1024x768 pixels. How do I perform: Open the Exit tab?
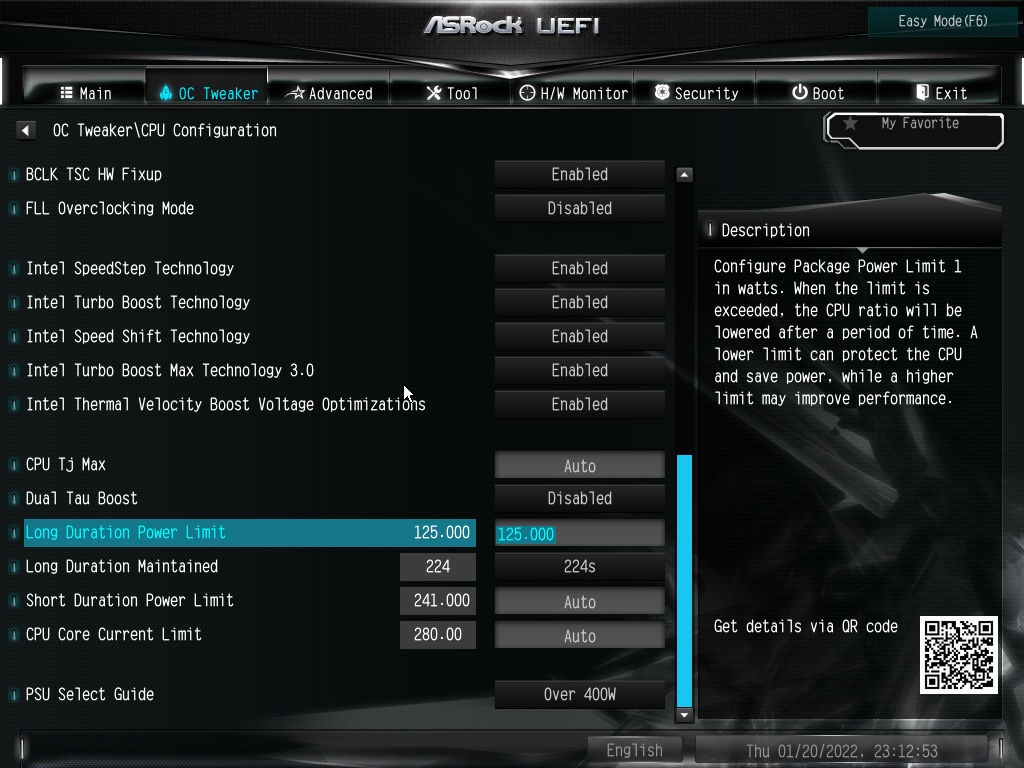941,93
